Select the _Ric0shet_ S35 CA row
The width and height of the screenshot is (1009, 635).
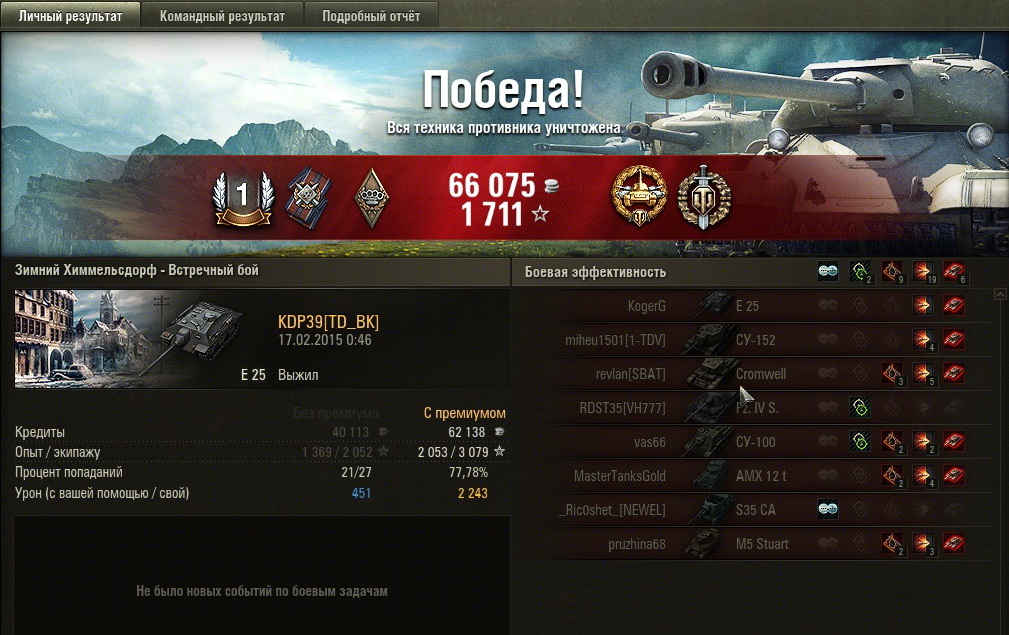tap(750, 510)
